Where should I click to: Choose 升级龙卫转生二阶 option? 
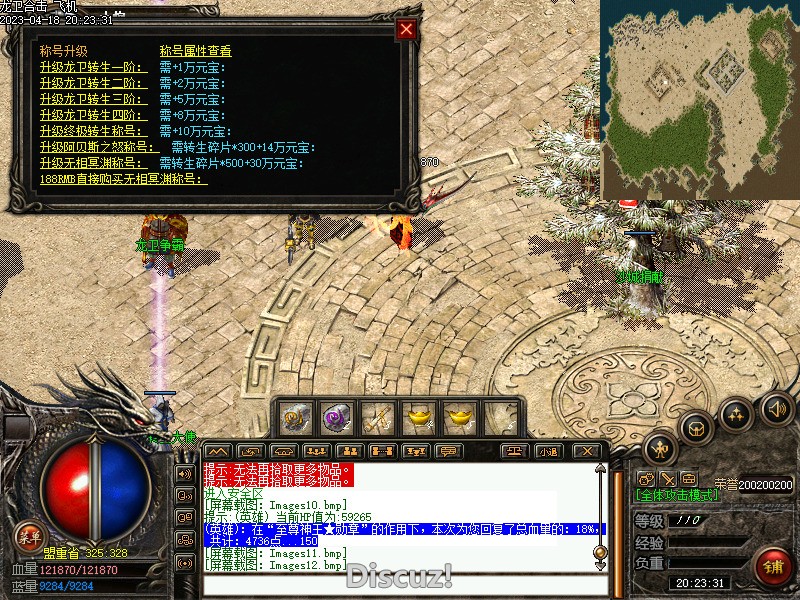tap(92, 83)
